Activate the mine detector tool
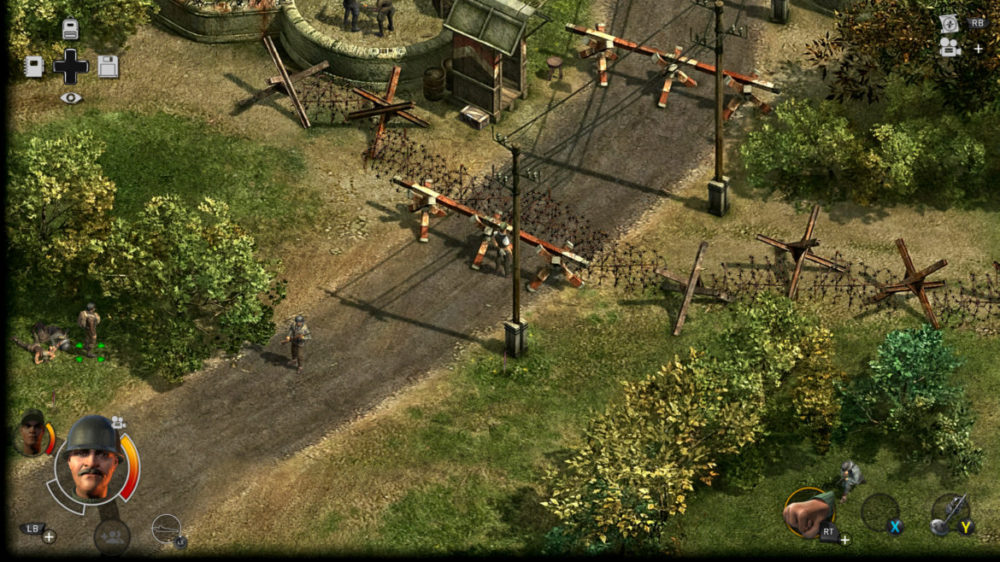The width and height of the screenshot is (1000, 562). (948, 512)
